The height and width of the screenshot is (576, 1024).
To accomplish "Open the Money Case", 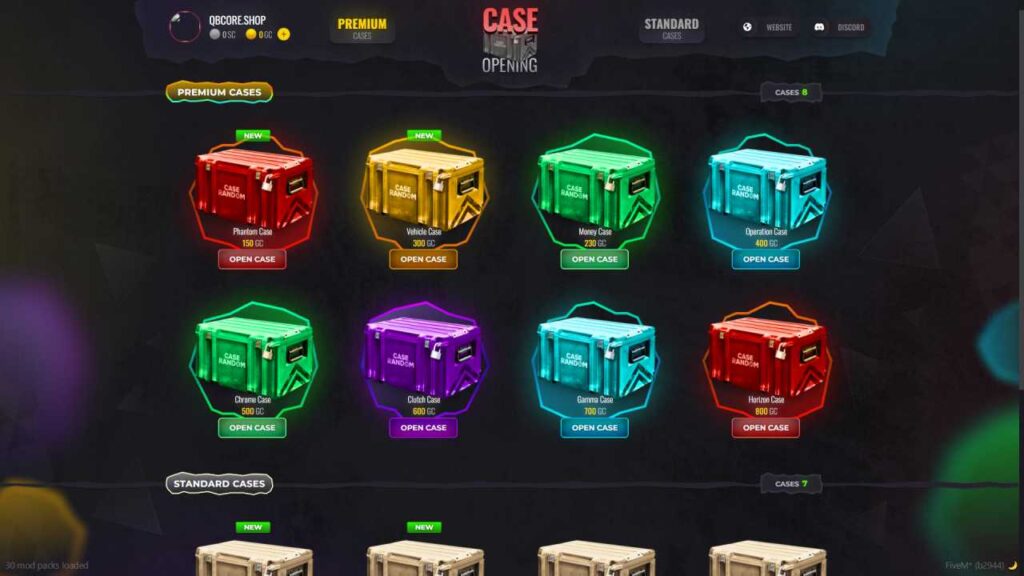I will tap(595, 259).
